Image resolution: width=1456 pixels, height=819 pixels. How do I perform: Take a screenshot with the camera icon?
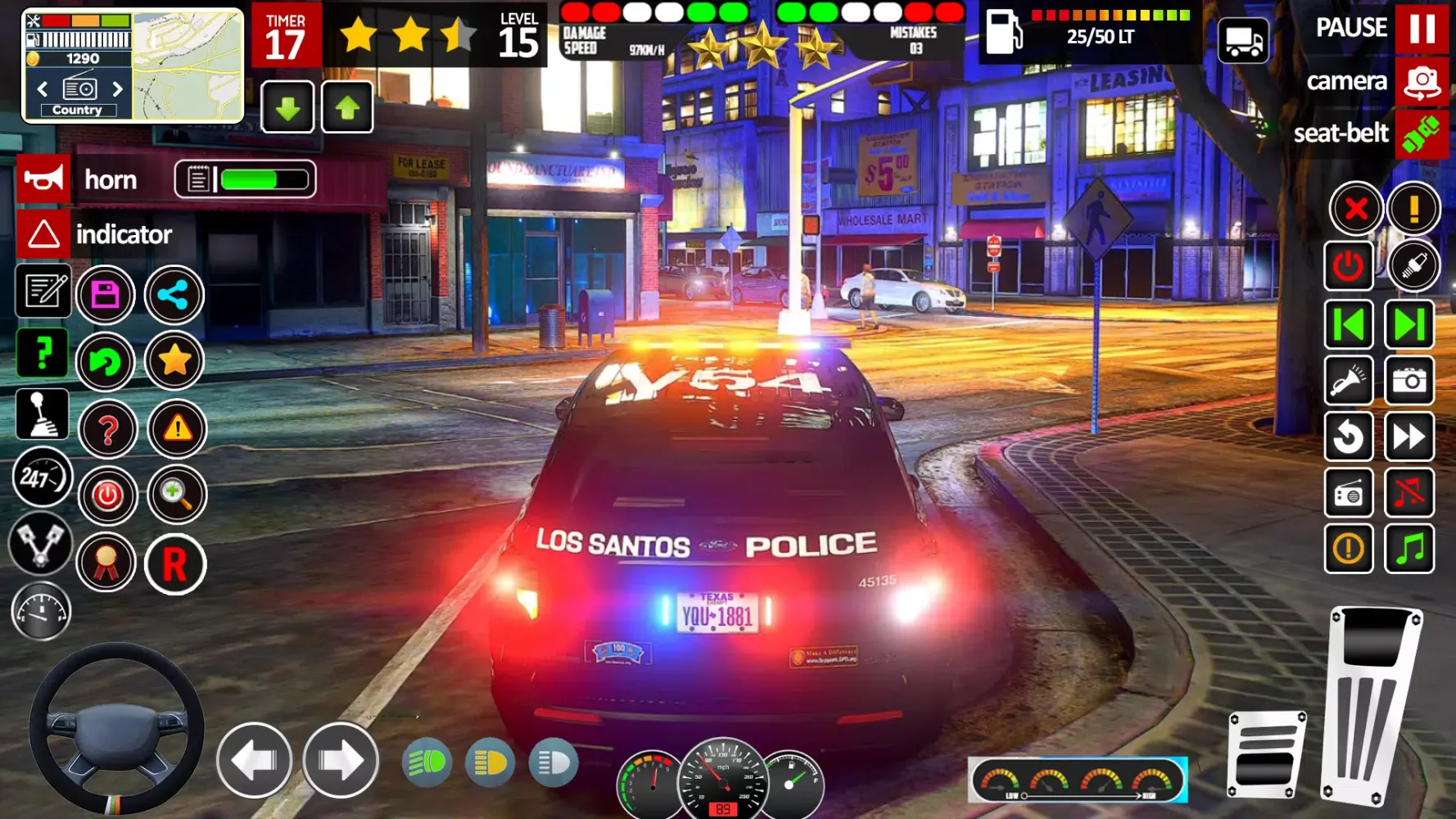[x=1409, y=381]
